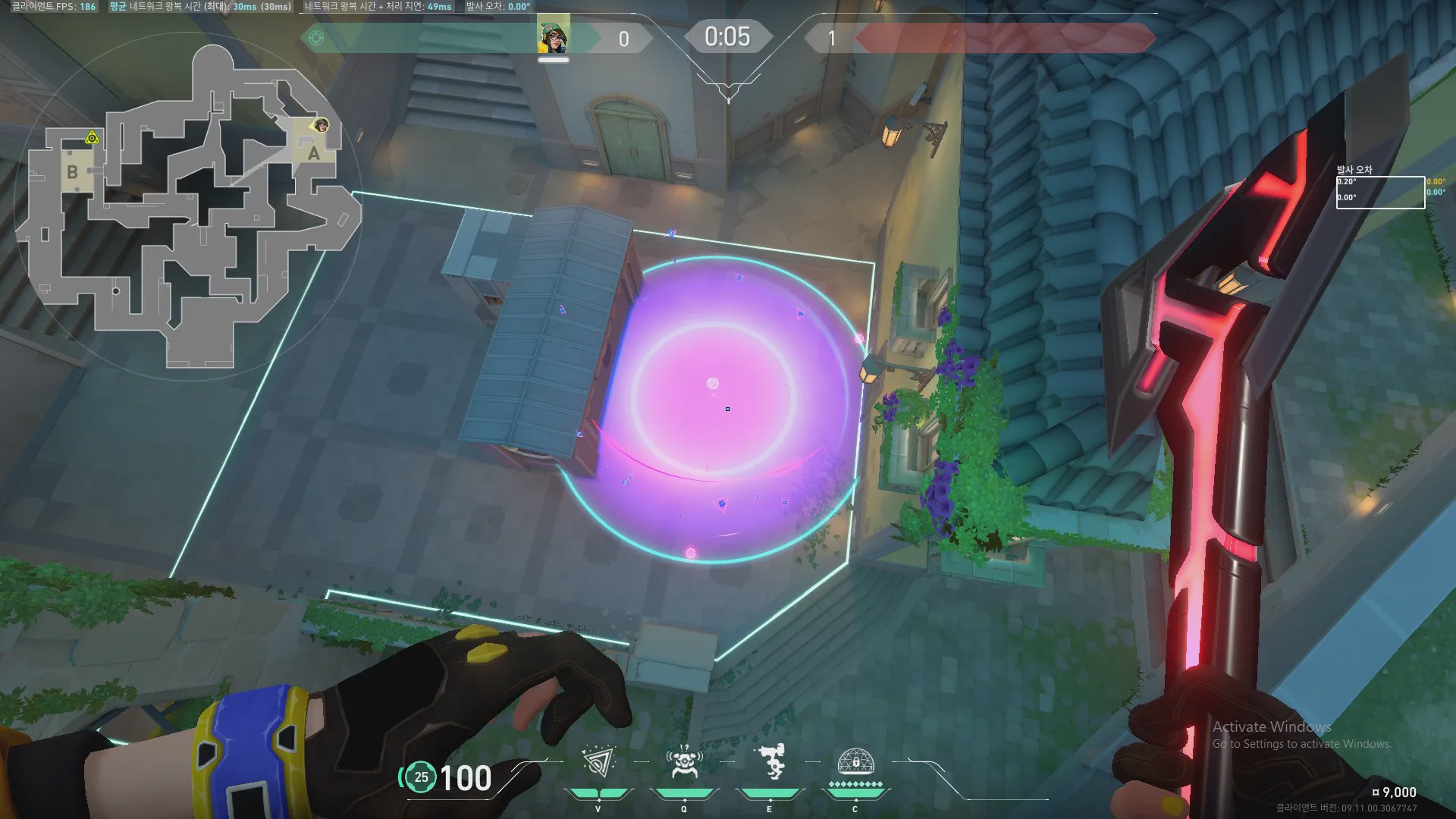The width and height of the screenshot is (1456, 819).
Task: Click the shooting error graph box
Action: coord(1380,192)
